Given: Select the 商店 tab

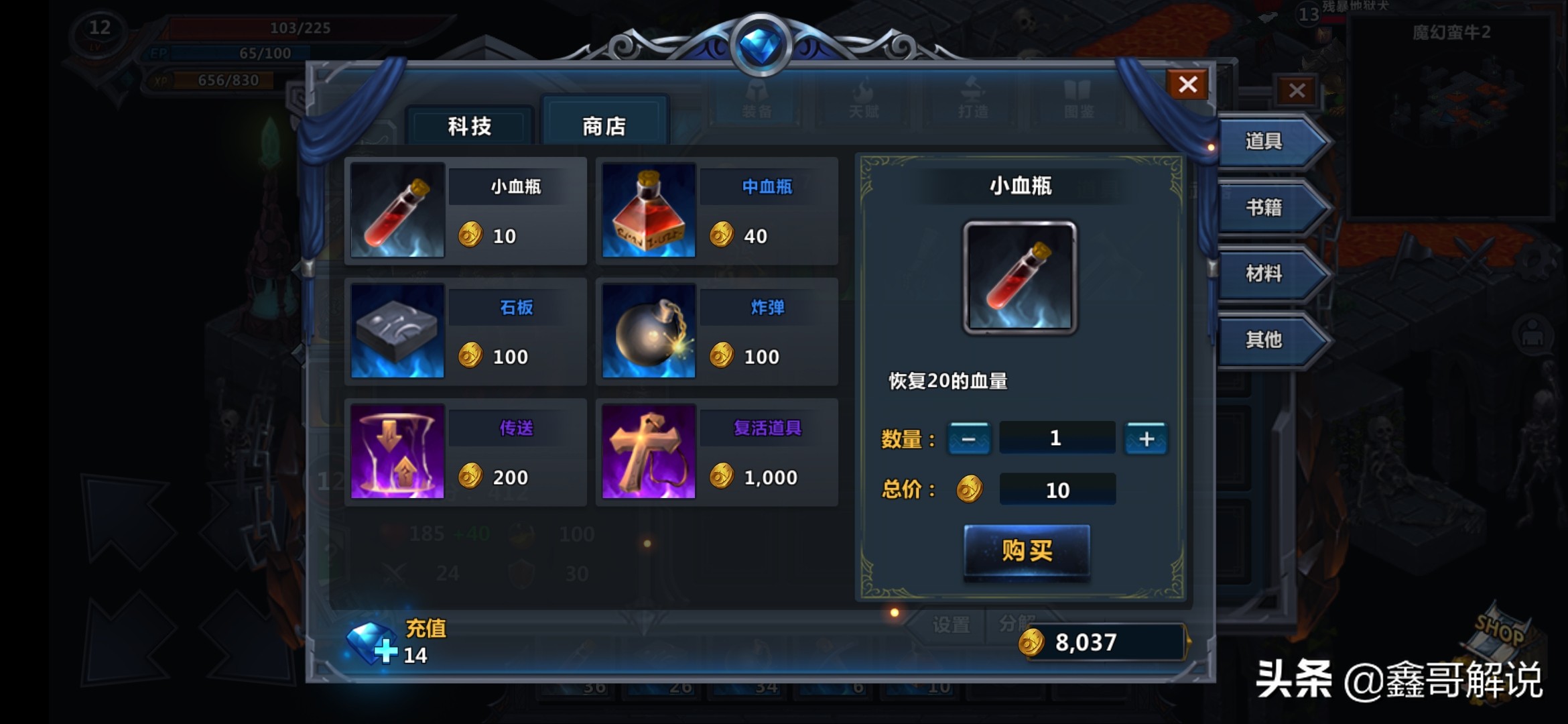Looking at the screenshot, I should pyautogui.click(x=604, y=126).
